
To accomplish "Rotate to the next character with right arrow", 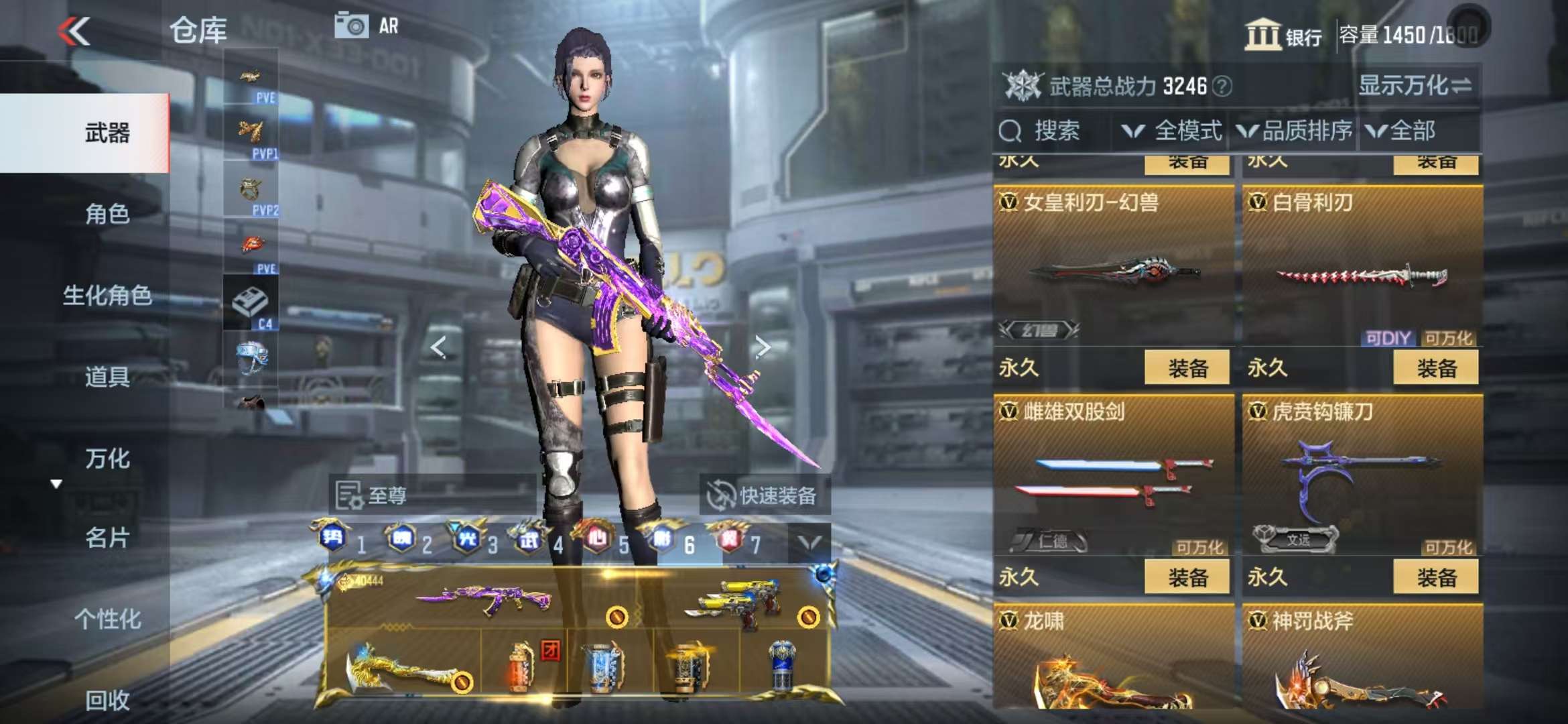I will 762,347.
